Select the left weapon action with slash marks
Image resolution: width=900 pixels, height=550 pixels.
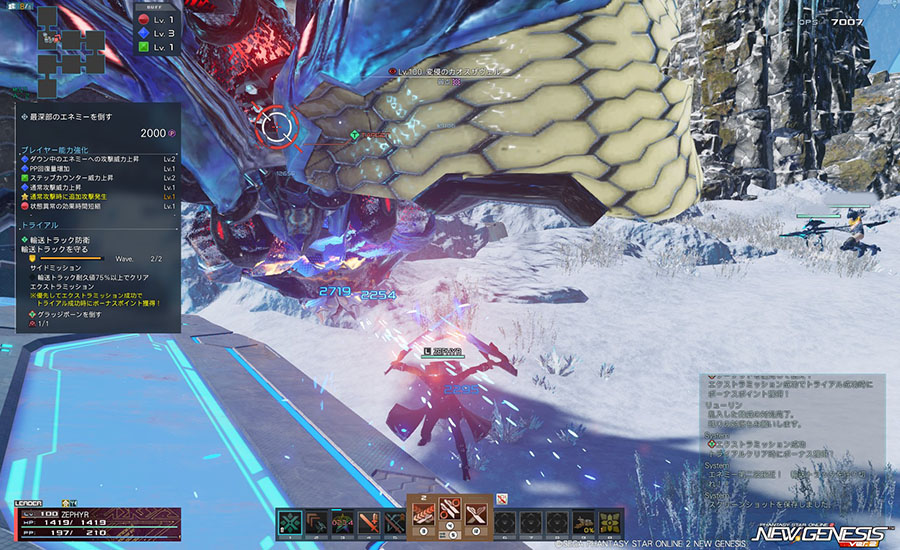click(422, 512)
